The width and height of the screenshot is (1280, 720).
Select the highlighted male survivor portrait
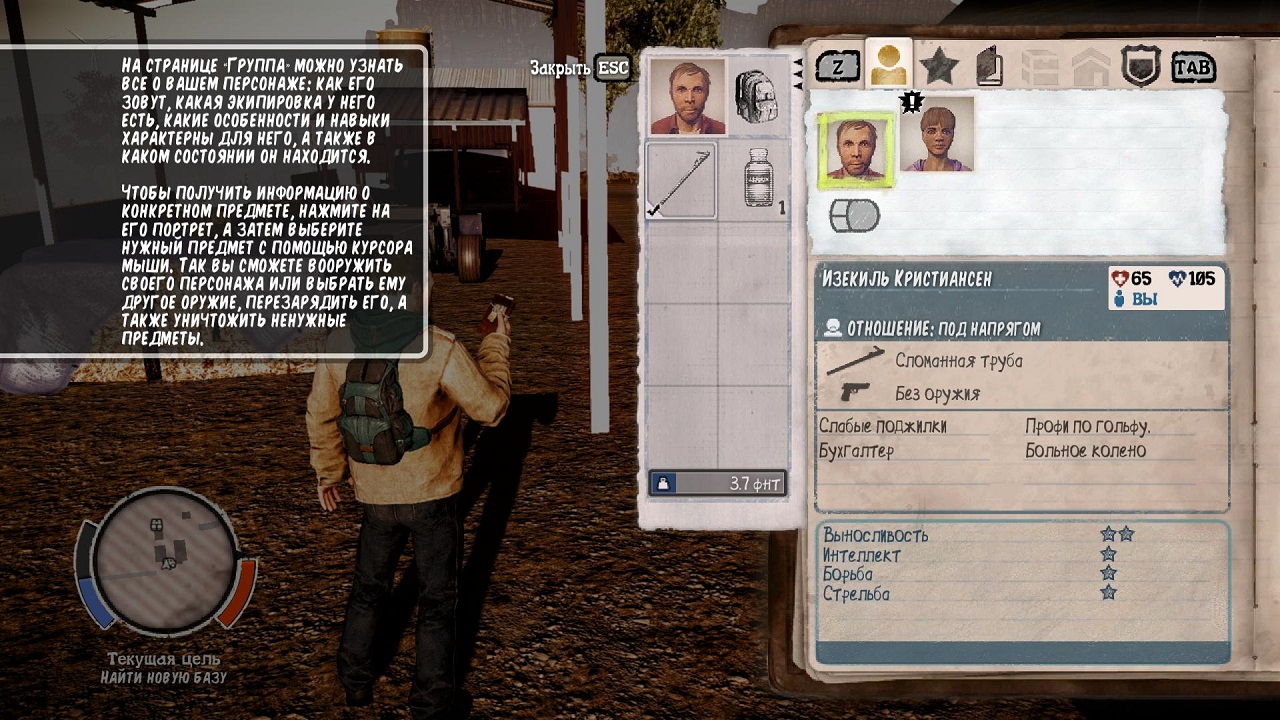tap(856, 150)
